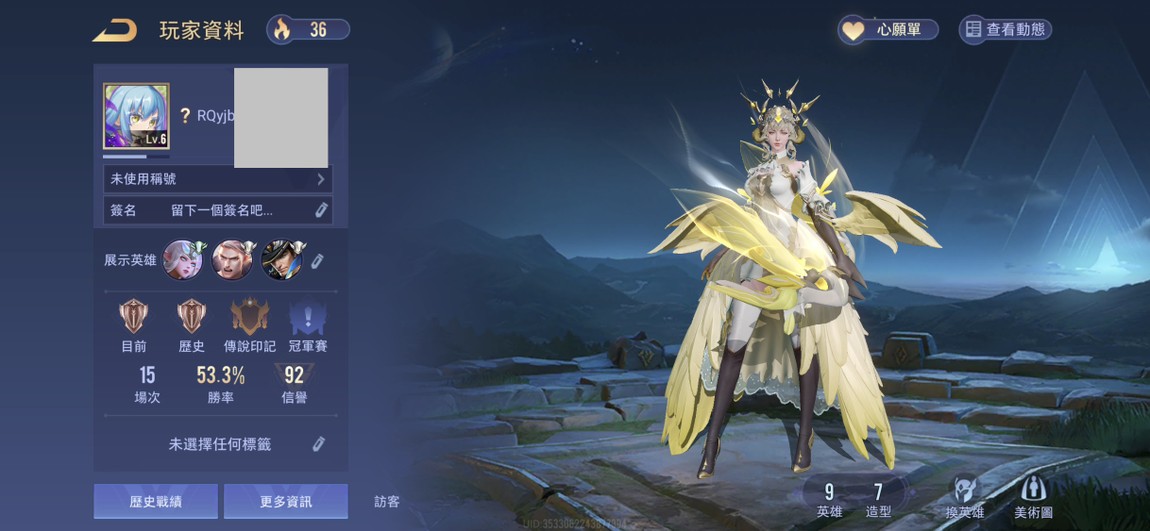Select the first showcased hero portrait
The width and height of the screenshot is (1150, 531).
point(183,260)
